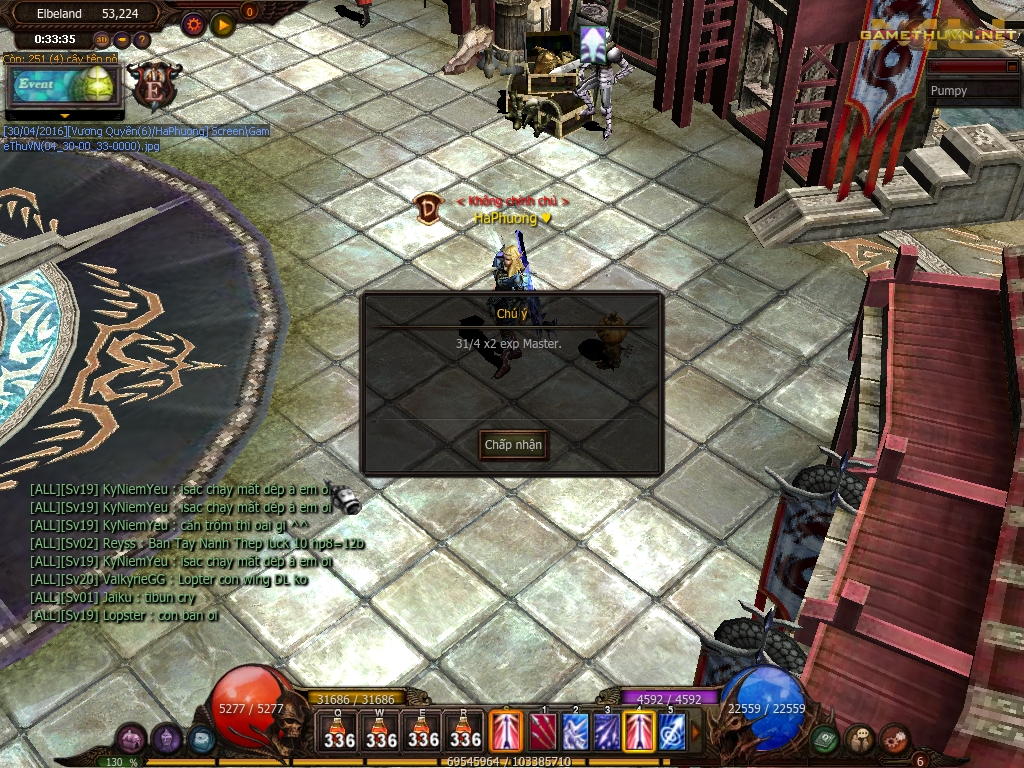Accept the notice with Chấp nhận
The width and height of the screenshot is (1024, 768).
tap(513, 444)
